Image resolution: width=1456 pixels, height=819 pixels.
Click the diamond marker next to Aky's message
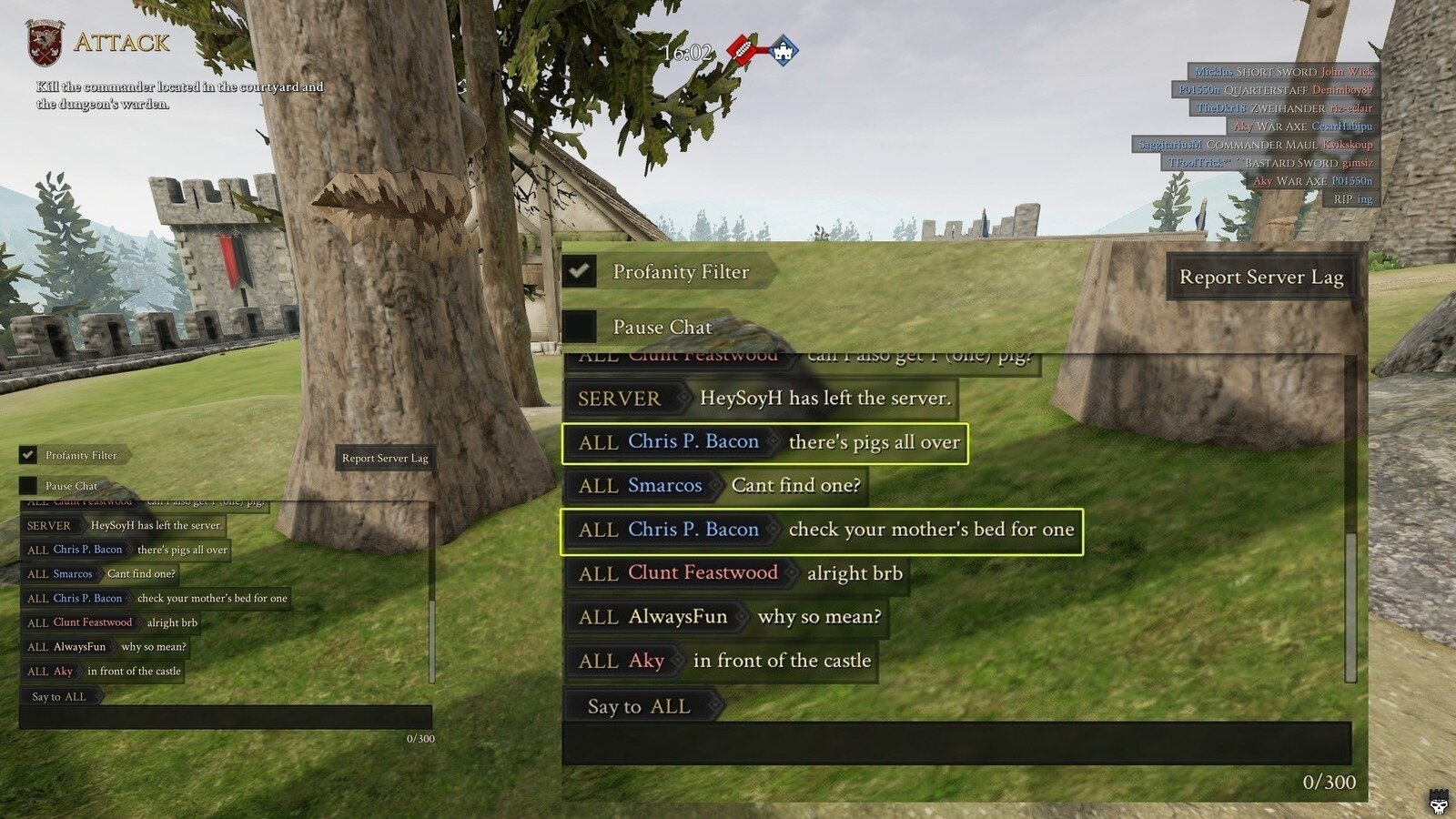coord(677,662)
